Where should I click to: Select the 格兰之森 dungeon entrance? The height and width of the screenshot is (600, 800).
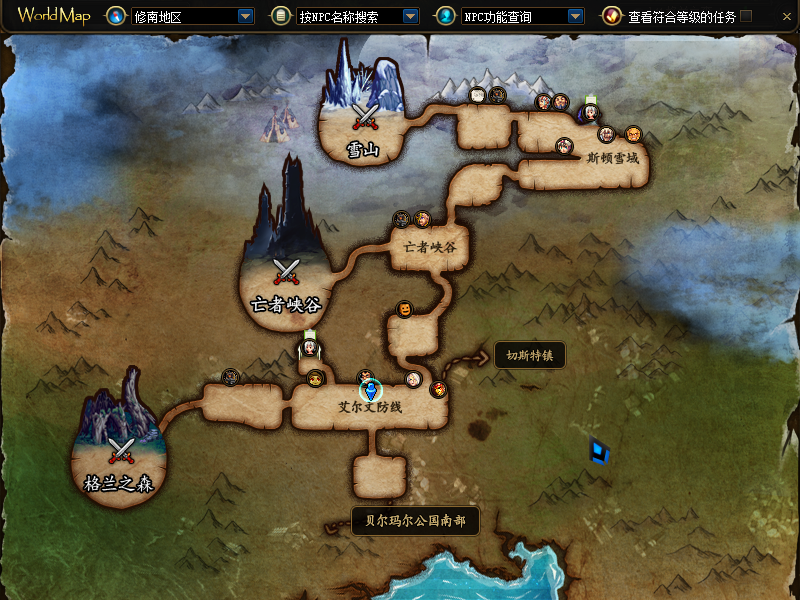point(121,453)
